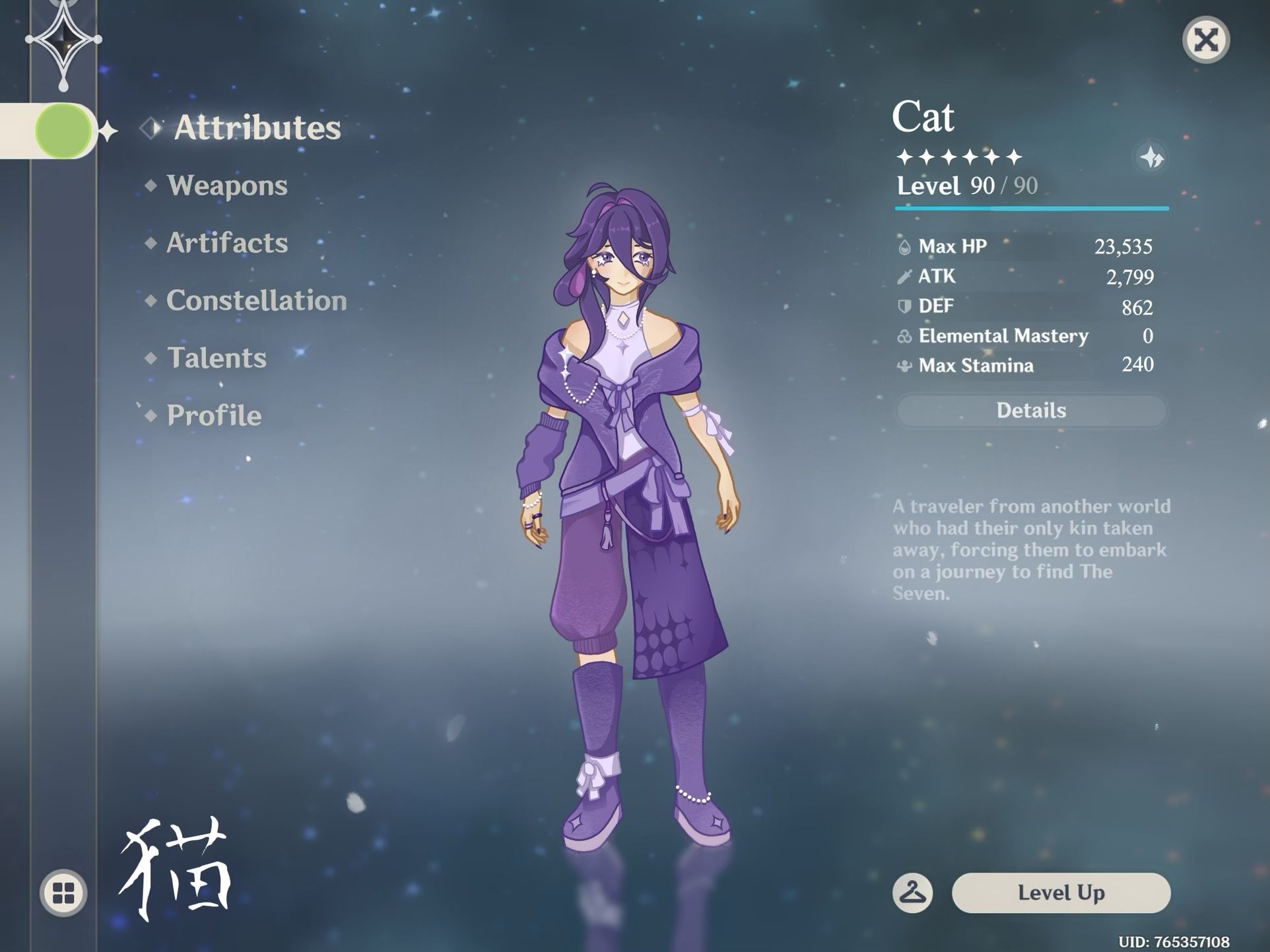Click the sparkle icon beside the star rating
The image size is (1270, 952).
1151,158
